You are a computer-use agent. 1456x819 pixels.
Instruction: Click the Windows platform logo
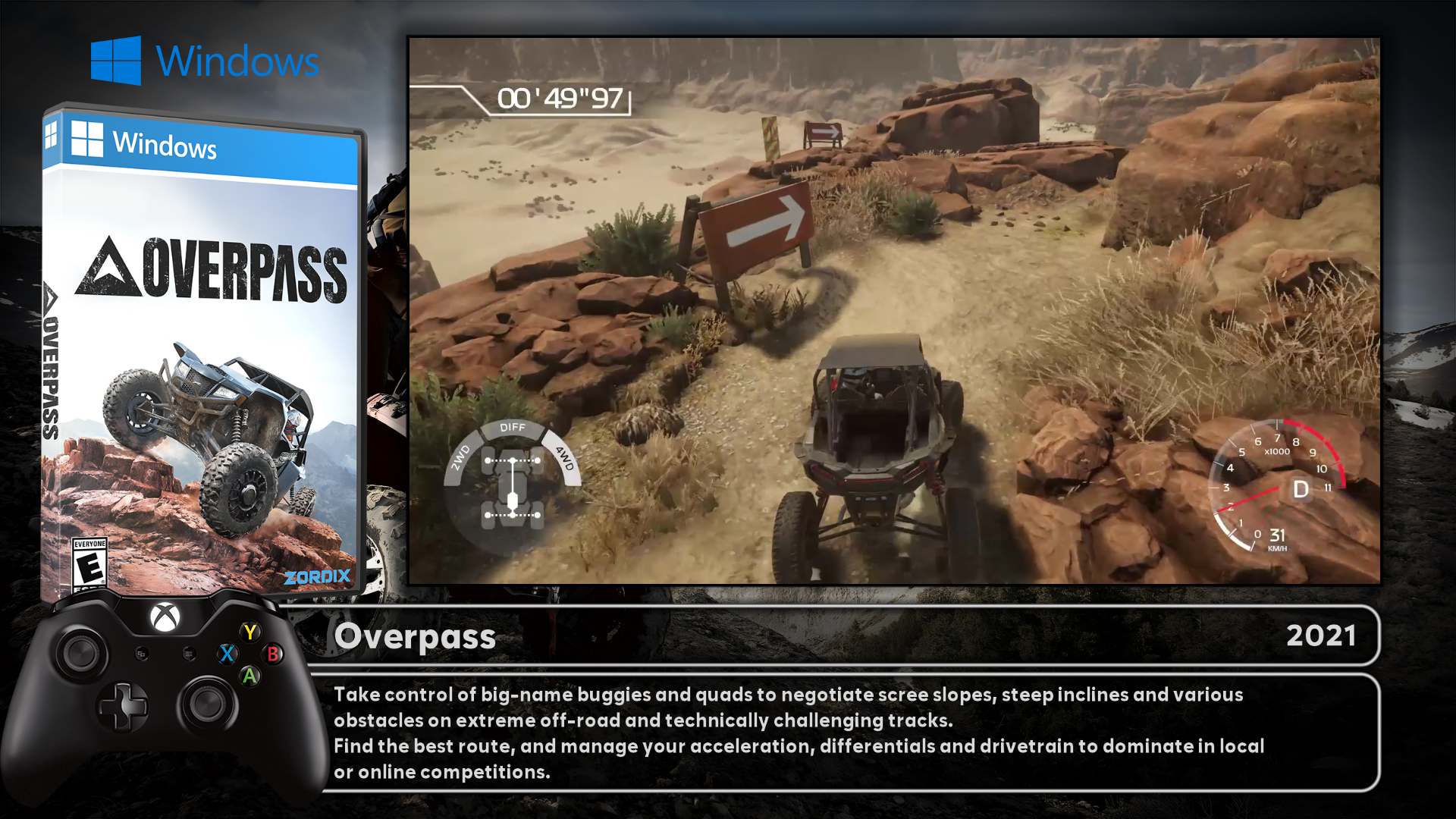point(205,61)
